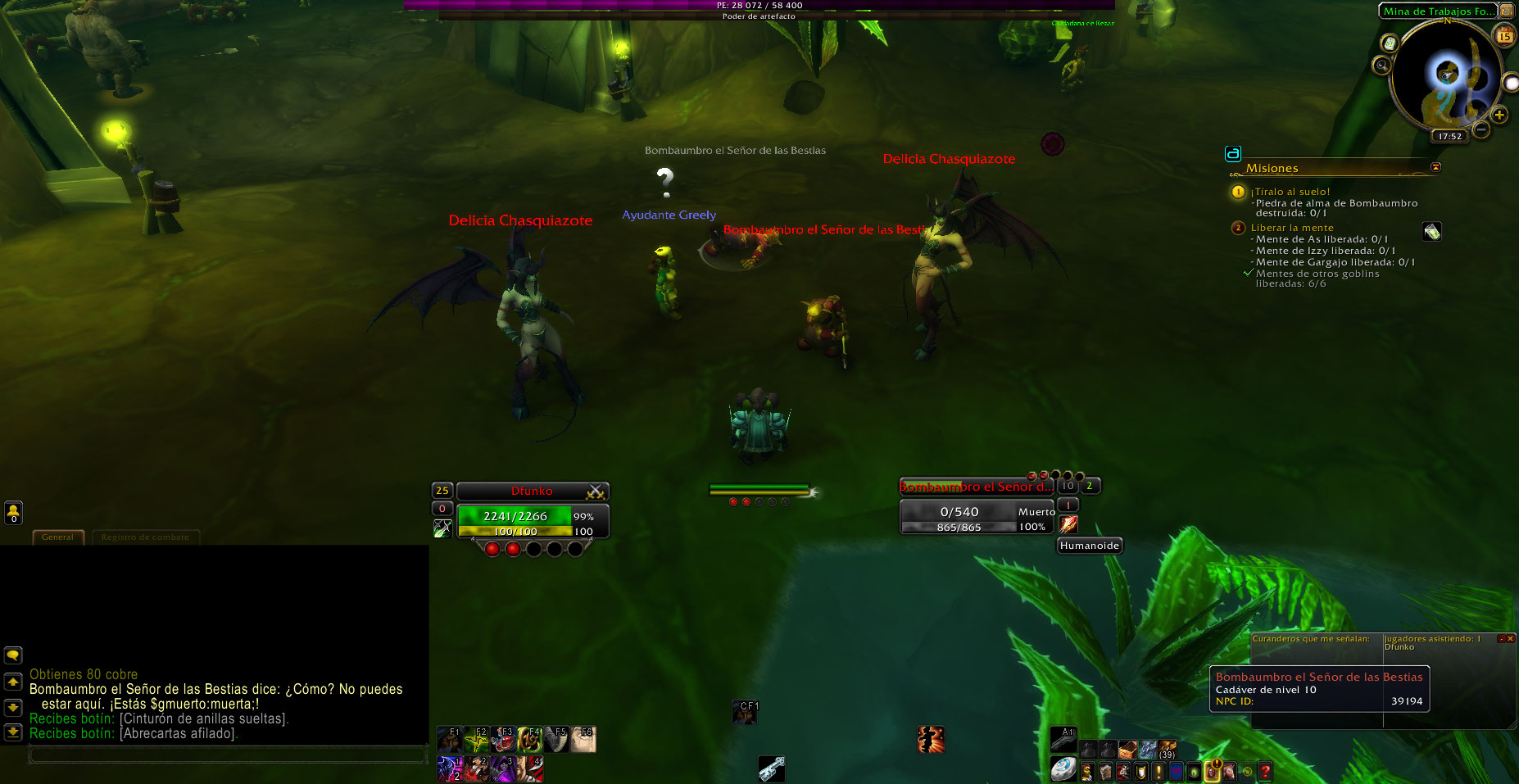The height and width of the screenshot is (784, 1519).
Task: Use the quest item next to Liberar la mente
Action: point(1431,232)
